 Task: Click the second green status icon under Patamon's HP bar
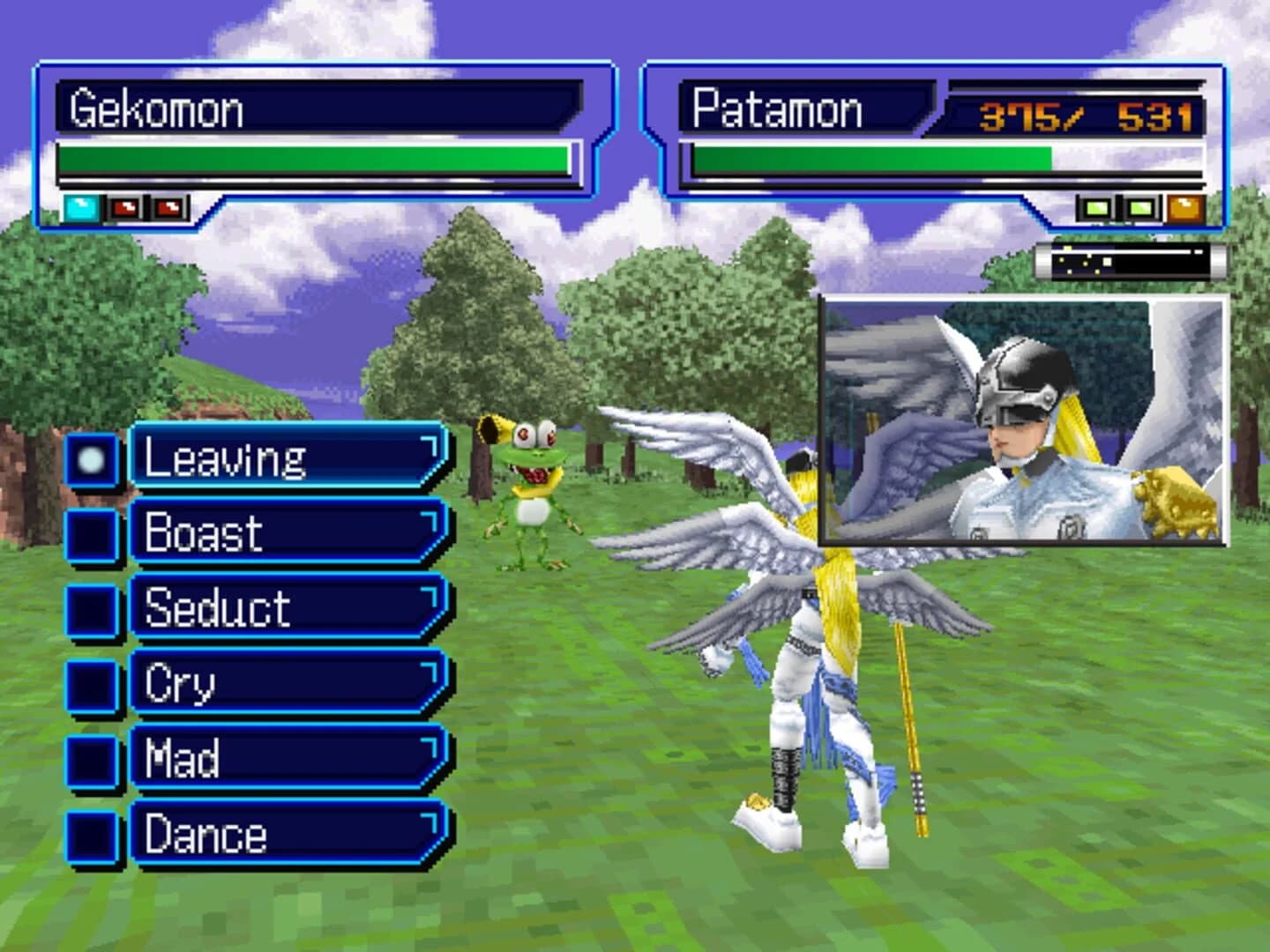click(x=1140, y=205)
